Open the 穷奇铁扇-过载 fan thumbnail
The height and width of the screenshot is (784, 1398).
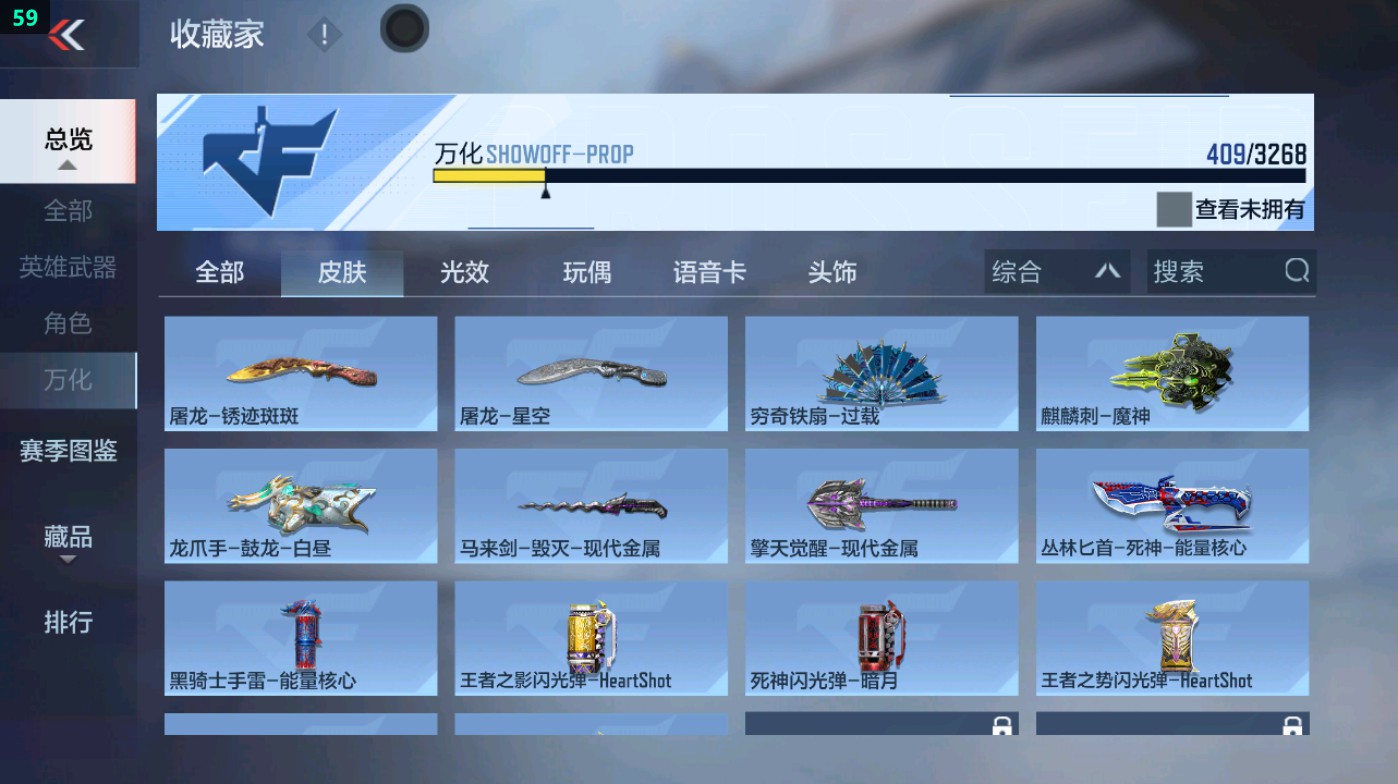coord(880,373)
